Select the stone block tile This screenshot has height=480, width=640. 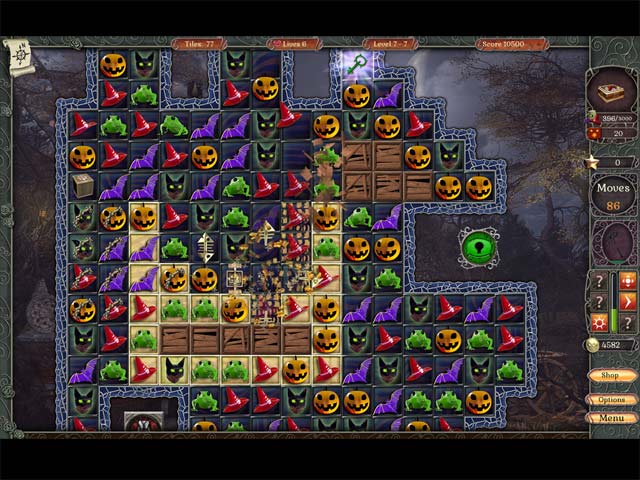[82, 185]
